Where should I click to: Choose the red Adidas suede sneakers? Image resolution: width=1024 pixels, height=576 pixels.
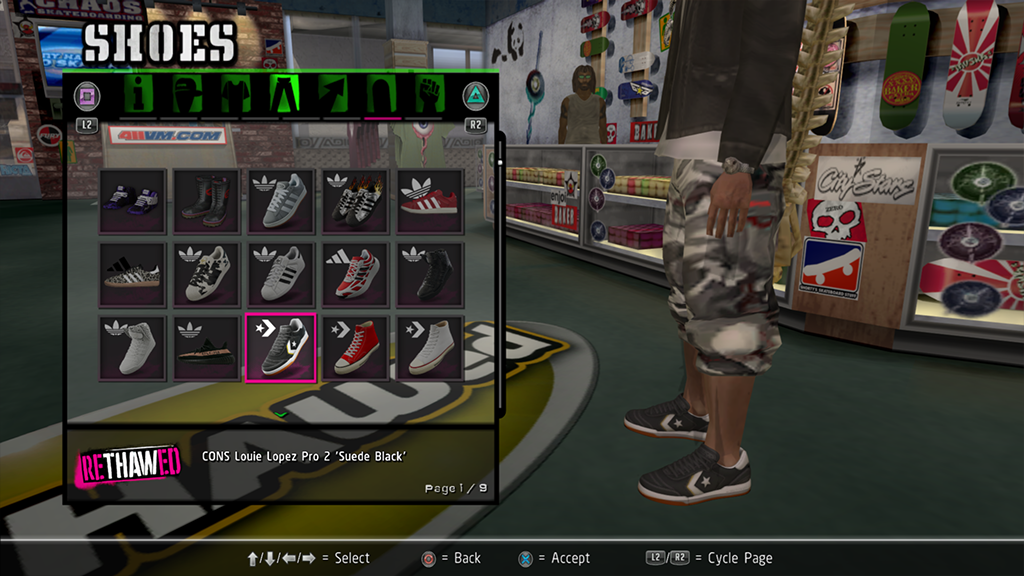point(430,201)
